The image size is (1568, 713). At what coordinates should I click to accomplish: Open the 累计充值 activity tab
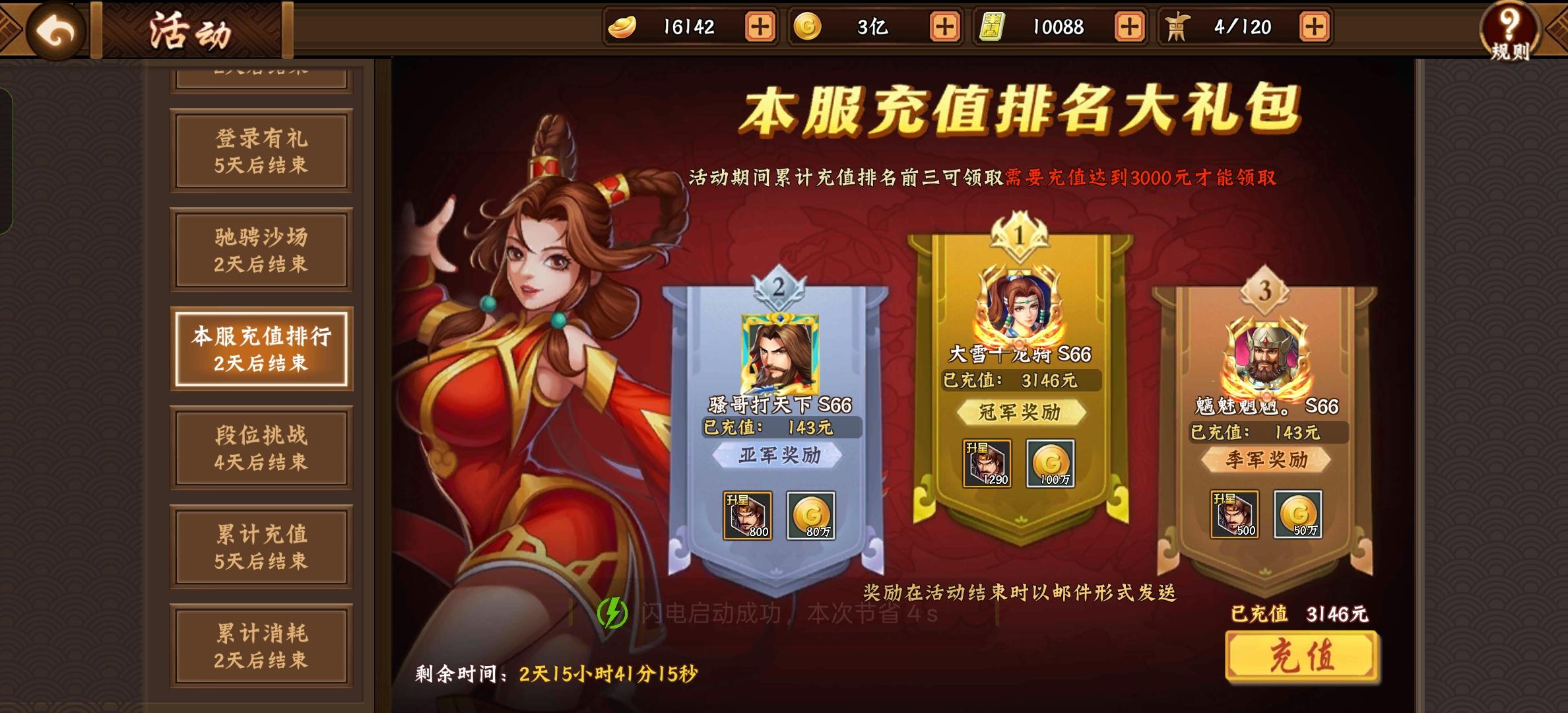click(261, 547)
